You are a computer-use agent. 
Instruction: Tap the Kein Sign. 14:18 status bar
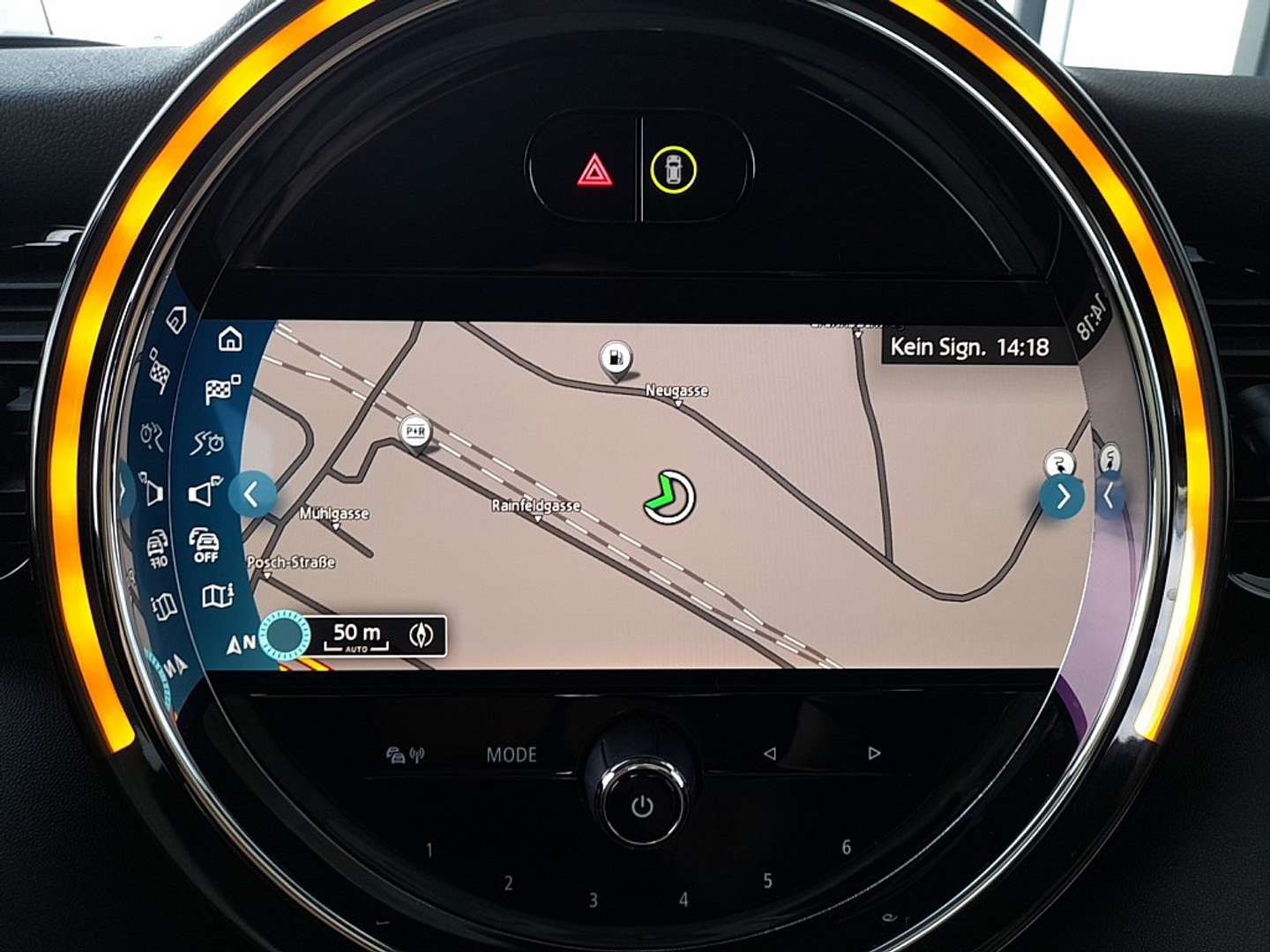(968, 346)
